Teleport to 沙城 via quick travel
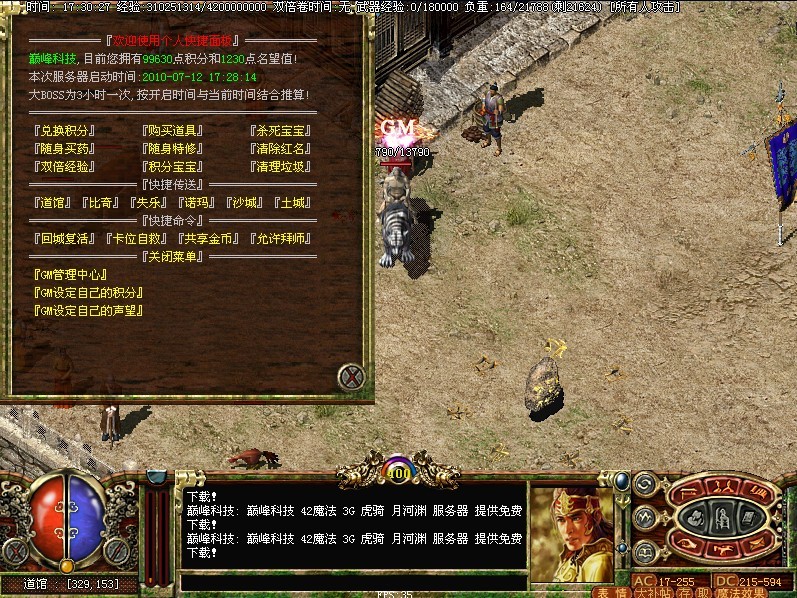Image resolution: width=797 pixels, height=598 pixels. 246,202
